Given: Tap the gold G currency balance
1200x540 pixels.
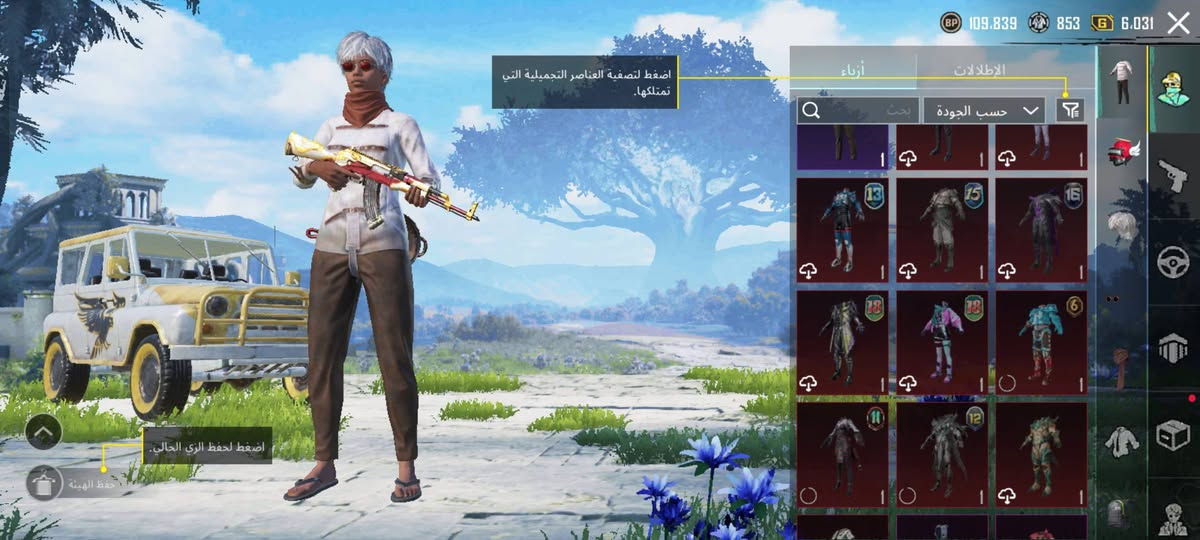Looking at the screenshot, I should (1124, 23).
